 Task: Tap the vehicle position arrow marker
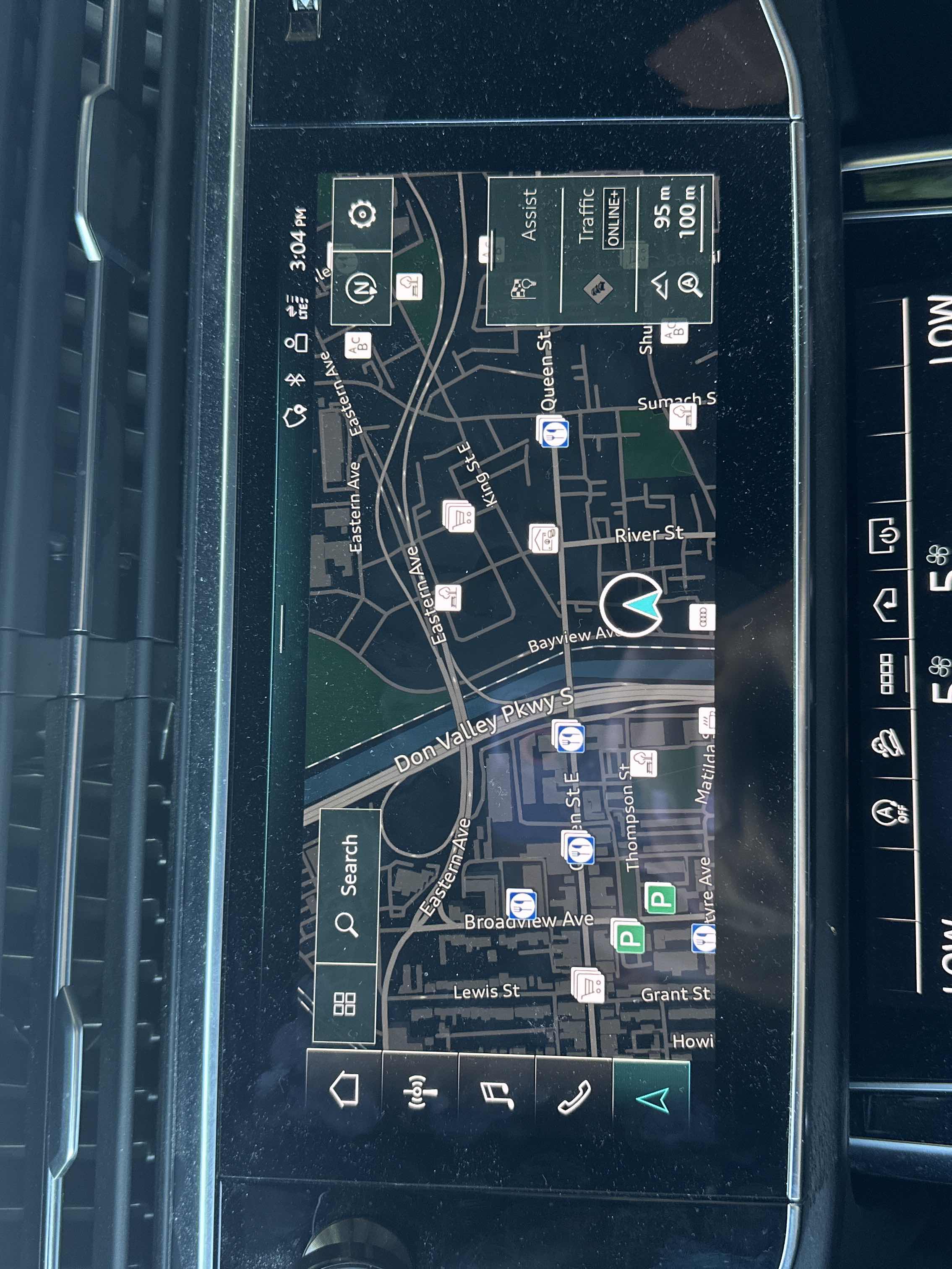pos(631,605)
